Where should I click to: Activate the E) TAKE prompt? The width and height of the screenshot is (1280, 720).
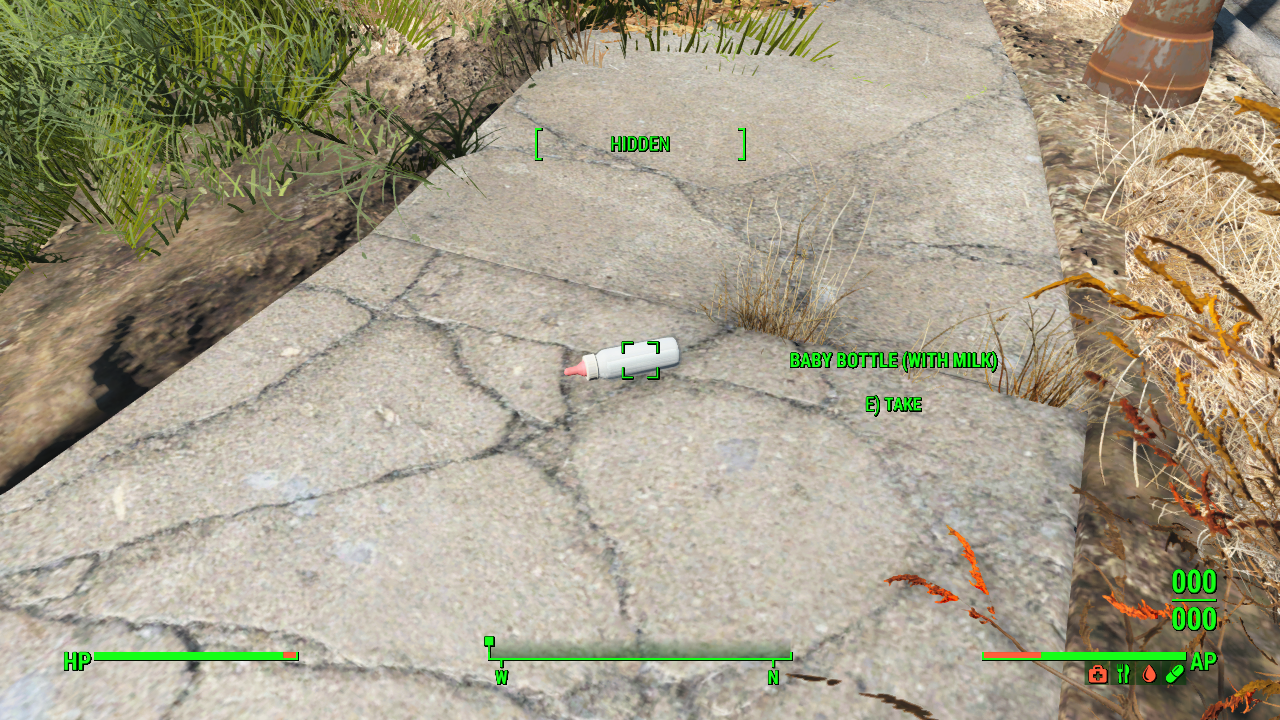point(894,405)
